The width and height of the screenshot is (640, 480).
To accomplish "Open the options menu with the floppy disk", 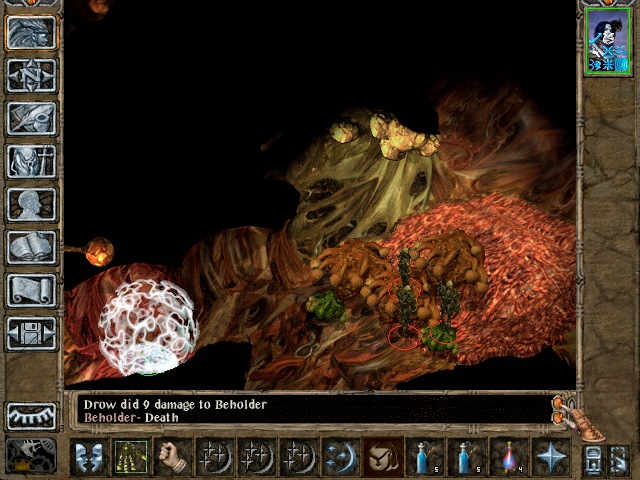I will (31, 333).
